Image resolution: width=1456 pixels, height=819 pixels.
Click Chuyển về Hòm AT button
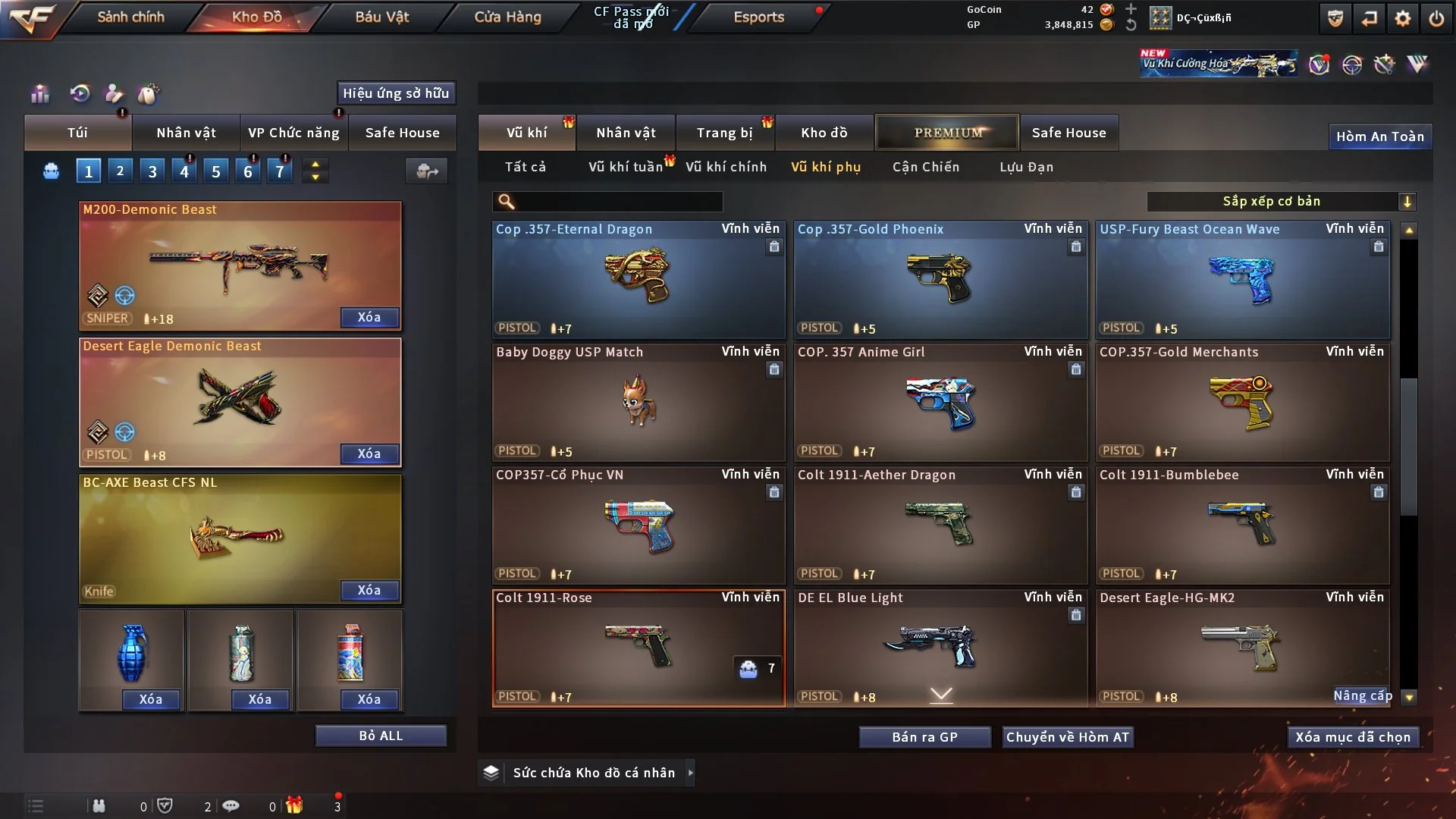[1067, 737]
